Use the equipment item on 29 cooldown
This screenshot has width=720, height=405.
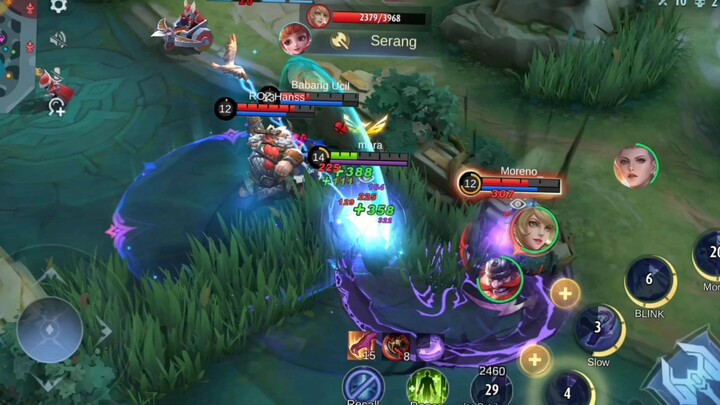point(491,390)
